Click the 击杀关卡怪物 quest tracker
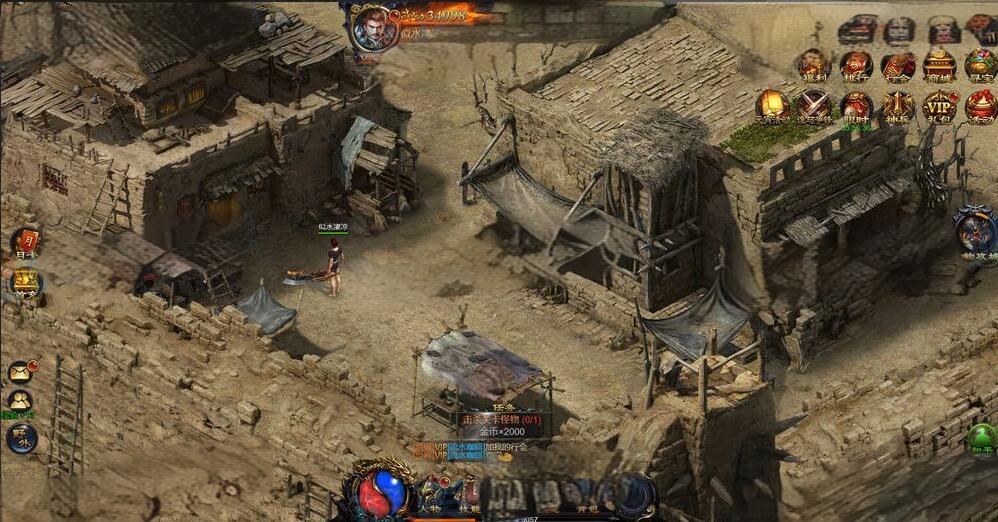 (500, 420)
